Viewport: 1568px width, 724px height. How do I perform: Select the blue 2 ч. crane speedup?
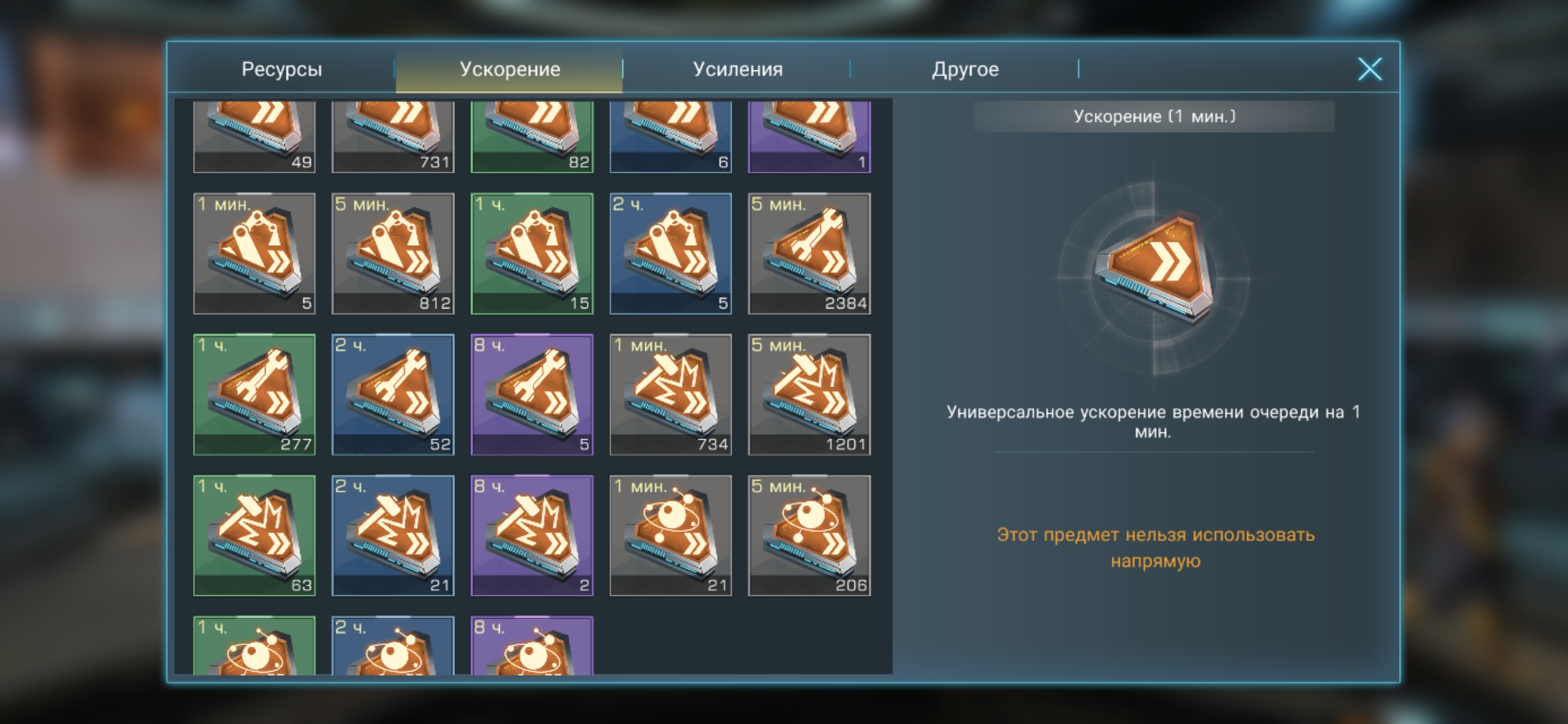[671, 253]
